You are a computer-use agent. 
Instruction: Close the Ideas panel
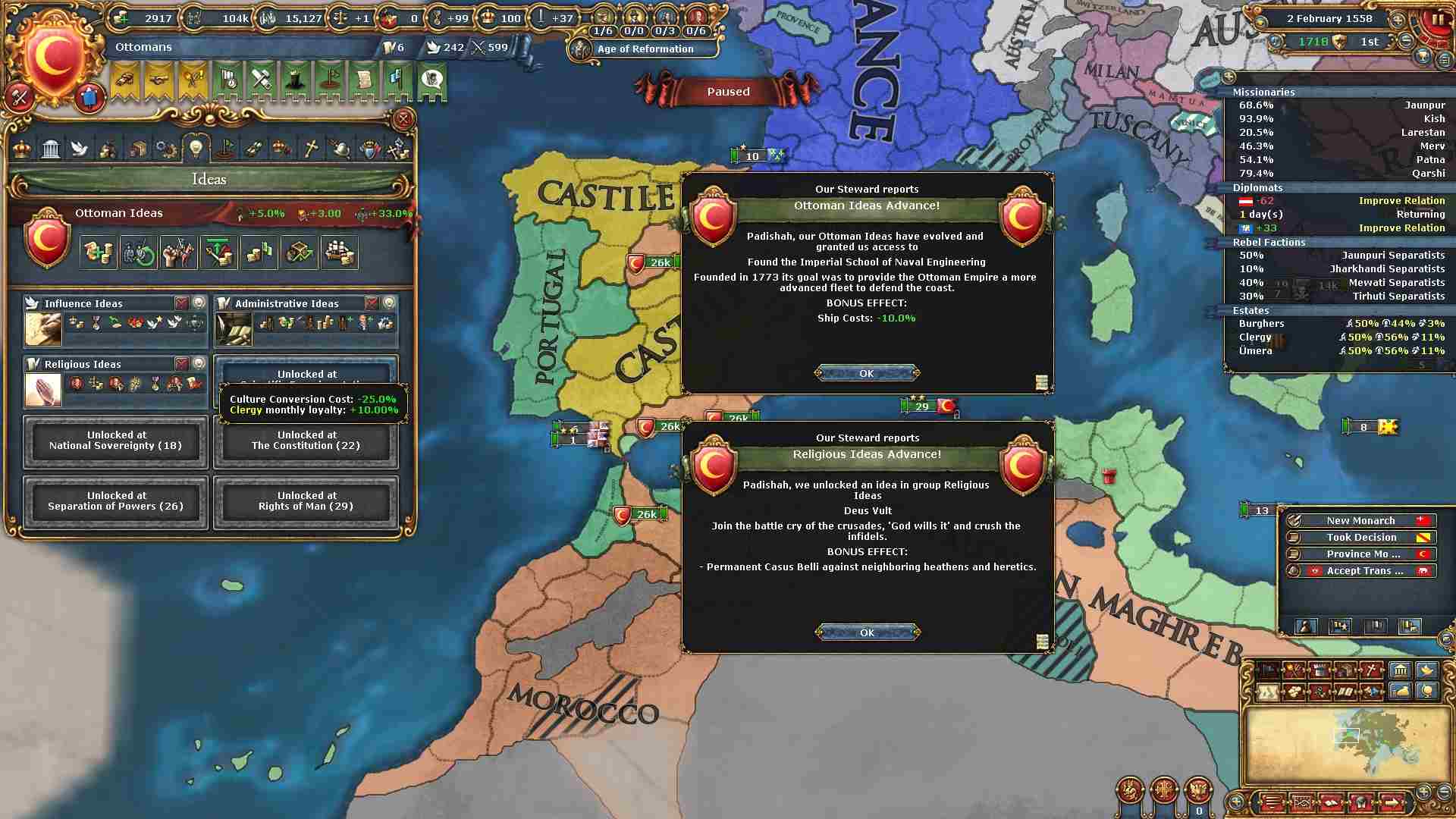tap(403, 119)
